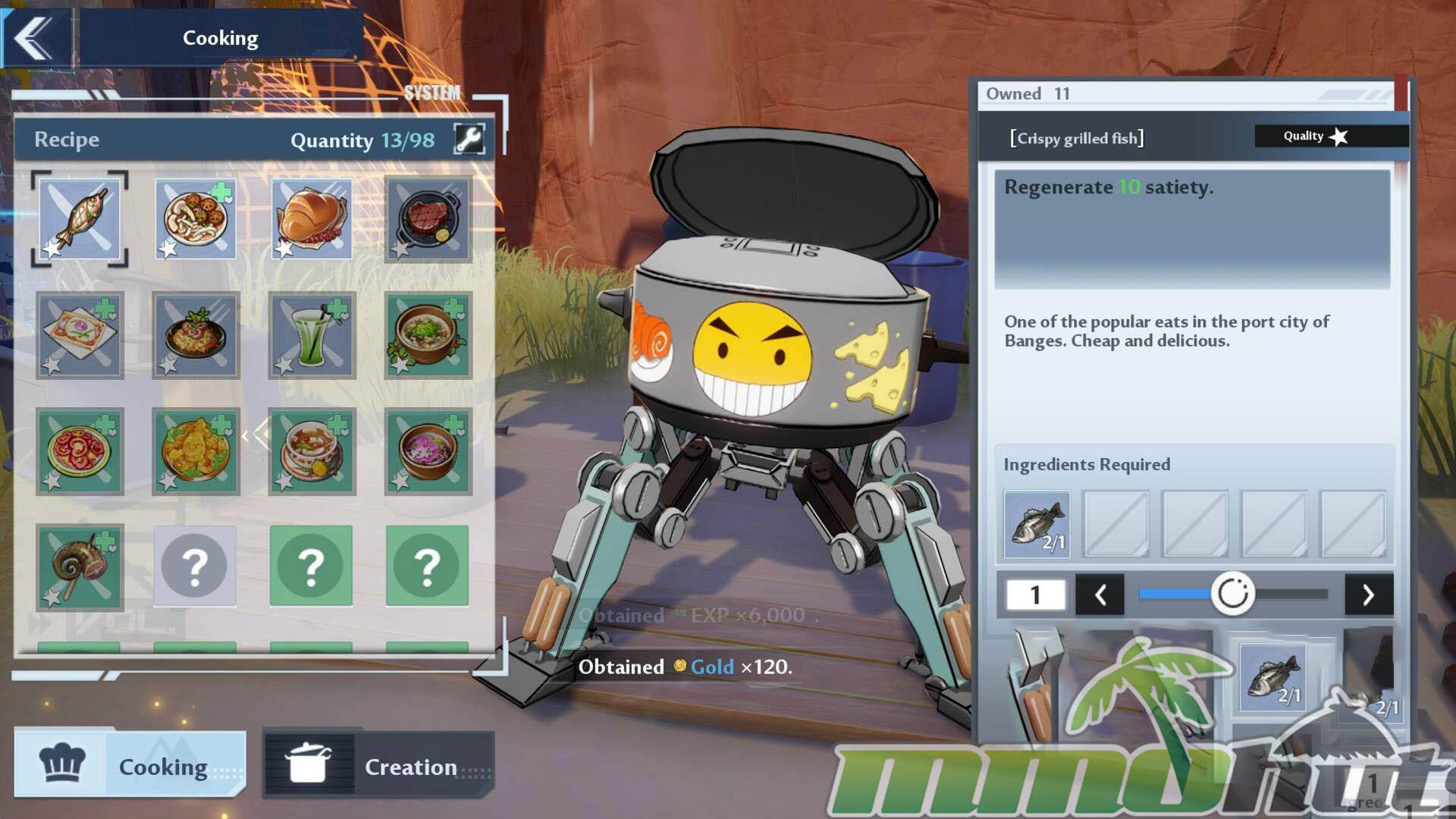Select the dark noodle bowl recipe
1456x819 pixels.
(x=196, y=335)
